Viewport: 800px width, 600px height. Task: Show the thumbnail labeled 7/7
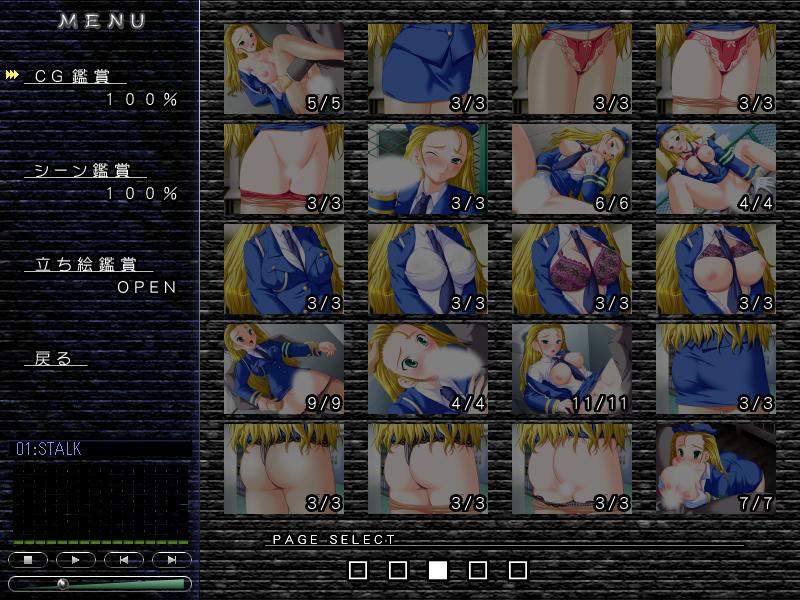716,469
